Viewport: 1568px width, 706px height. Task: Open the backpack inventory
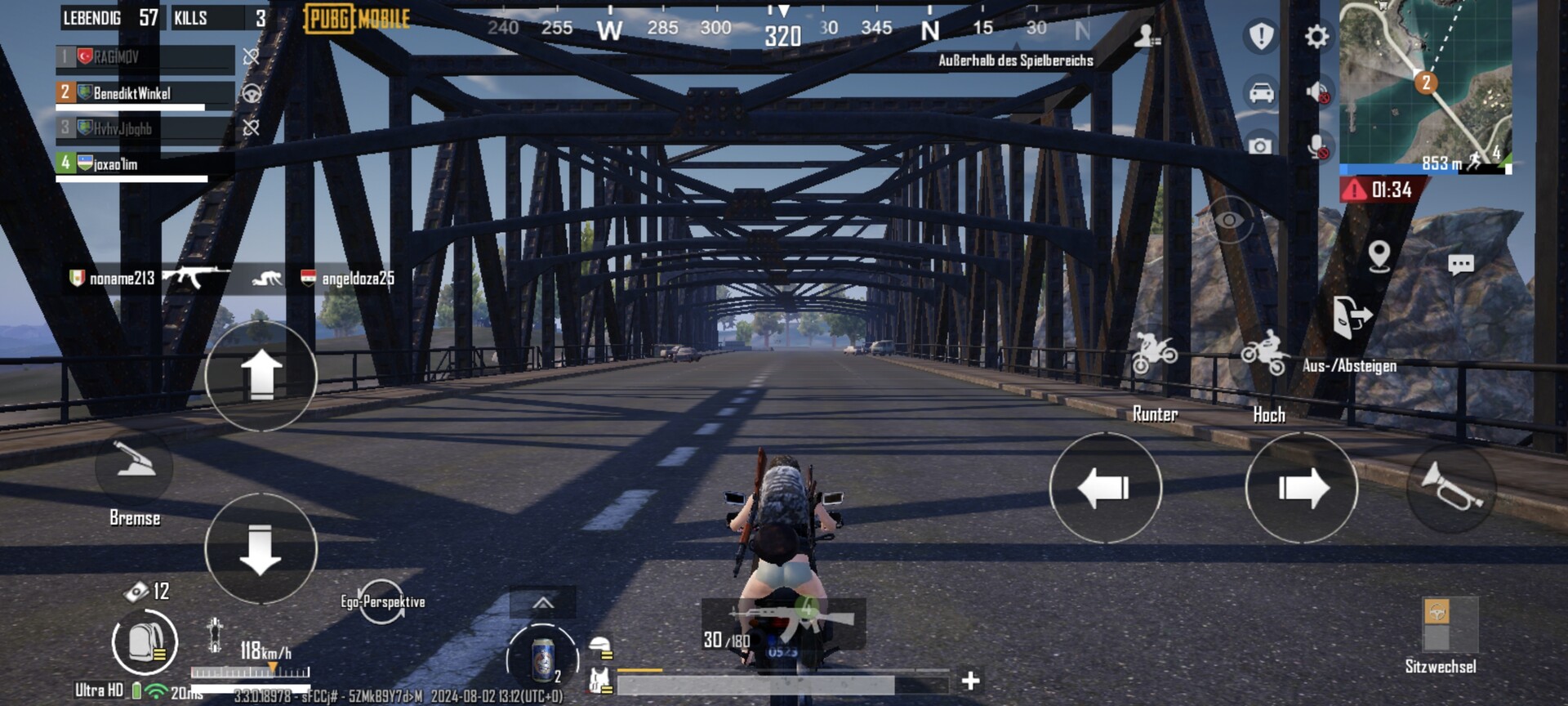tap(145, 642)
